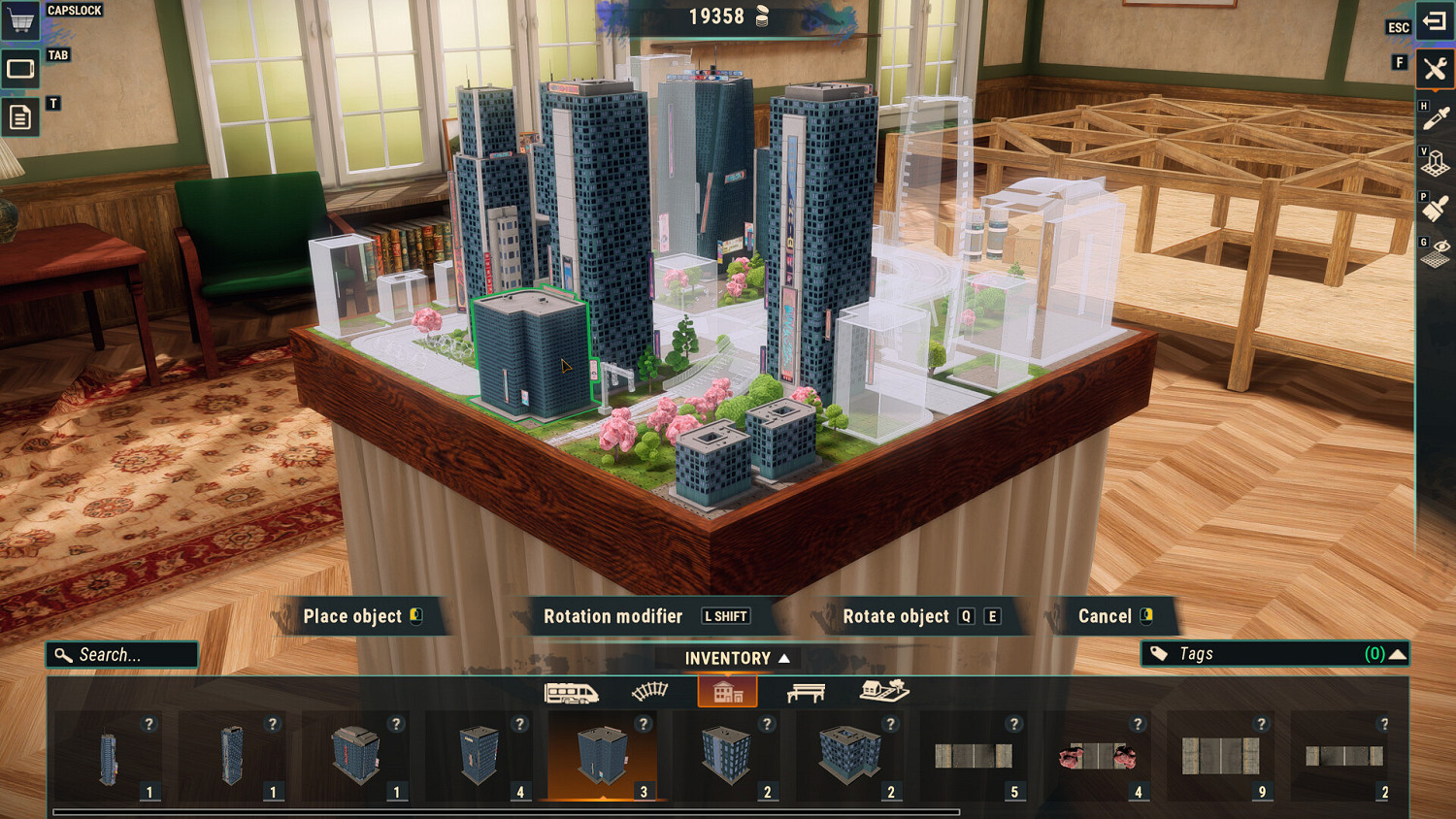
Task: Pick the road piece with quantity 9
Action: click(1220, 757)
